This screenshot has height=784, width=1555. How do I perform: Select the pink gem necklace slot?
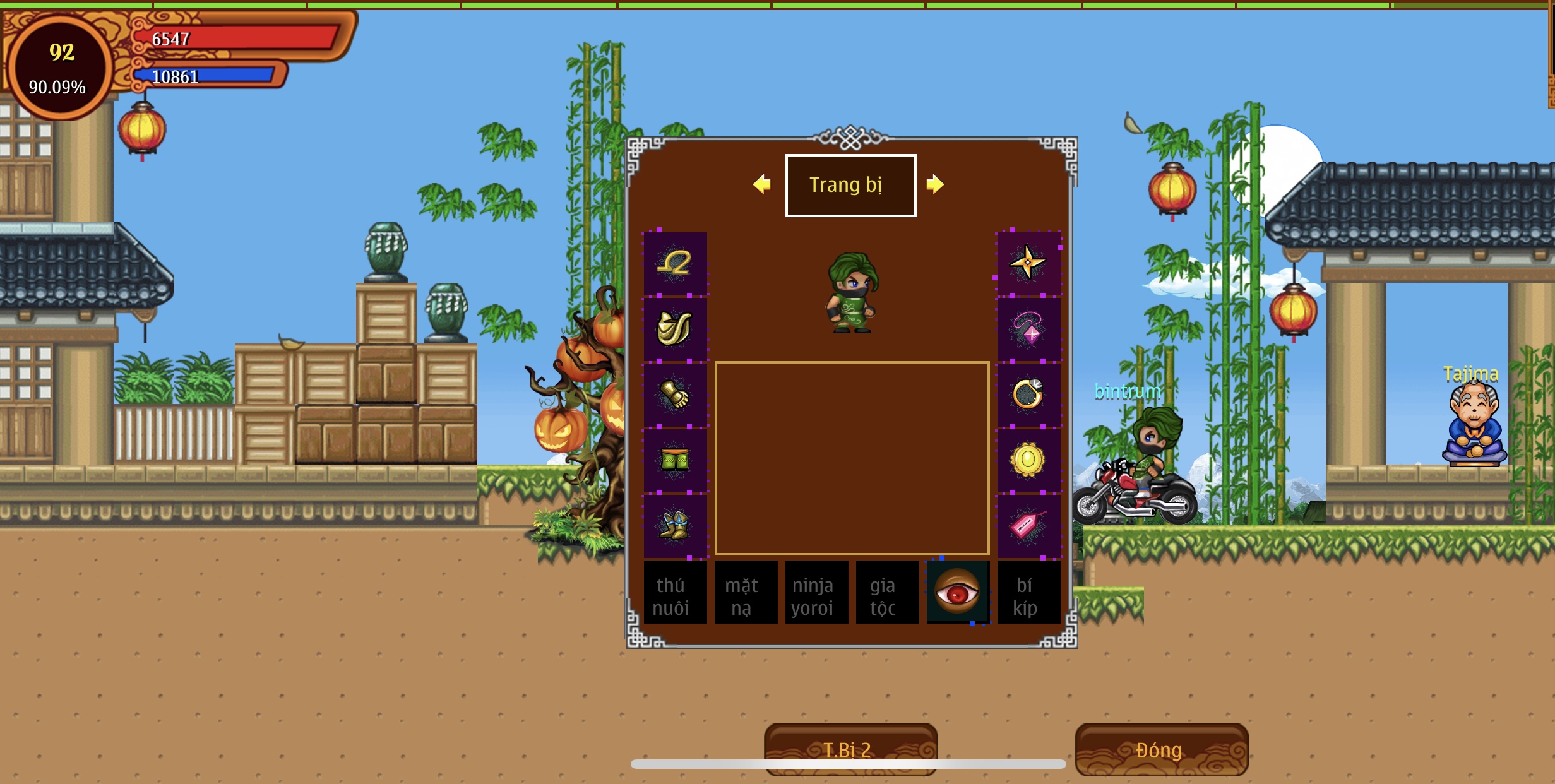[x=1028, y=329]
